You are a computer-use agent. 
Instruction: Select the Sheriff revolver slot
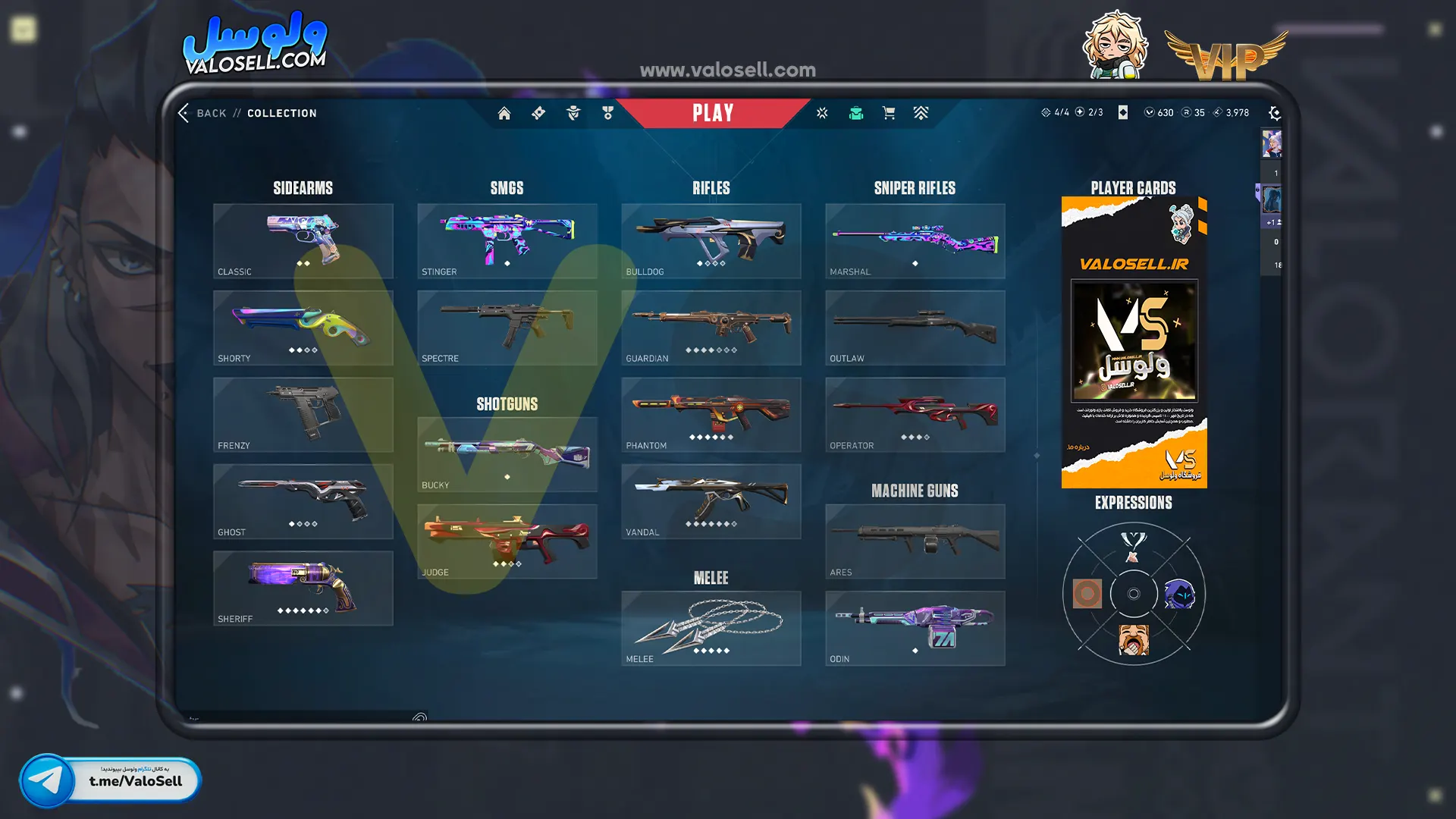click(303, 588)
